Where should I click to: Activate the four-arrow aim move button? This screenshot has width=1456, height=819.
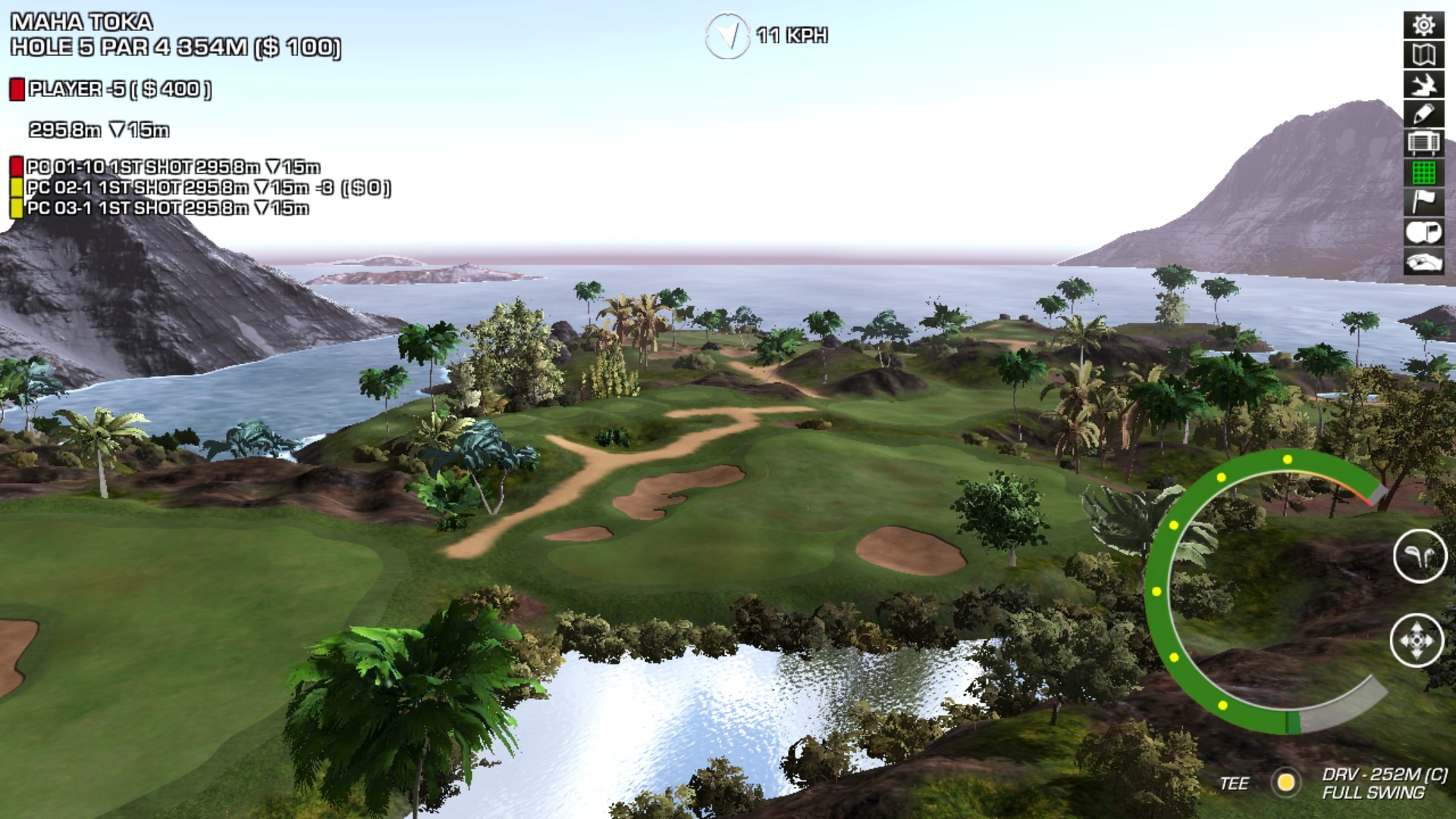pos(1416,641)
